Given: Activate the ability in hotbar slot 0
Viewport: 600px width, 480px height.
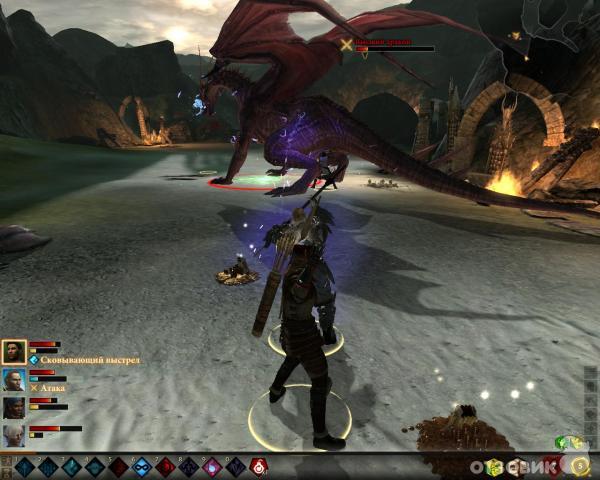Looking at the screenshot, I should tap(235, 466).
